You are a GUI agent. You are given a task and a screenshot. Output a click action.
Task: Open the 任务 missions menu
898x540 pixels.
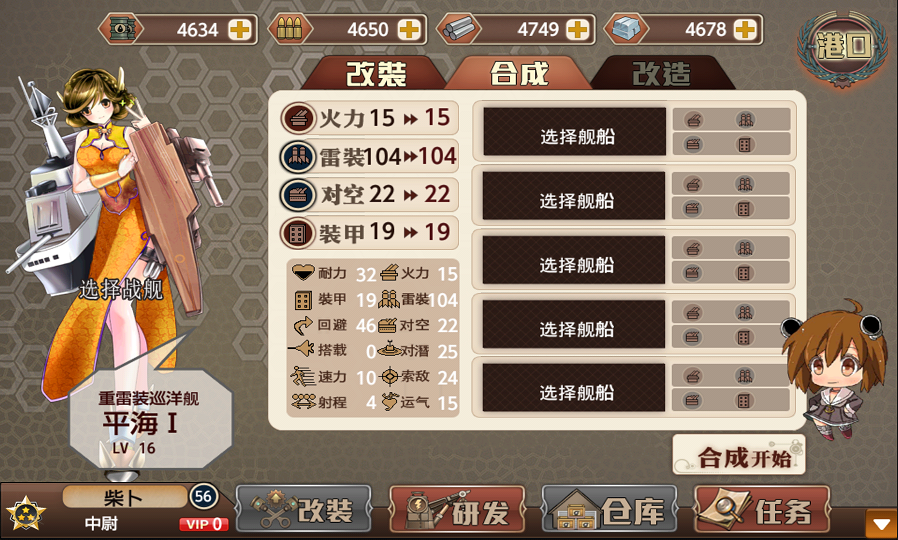(x=763, y=512)
